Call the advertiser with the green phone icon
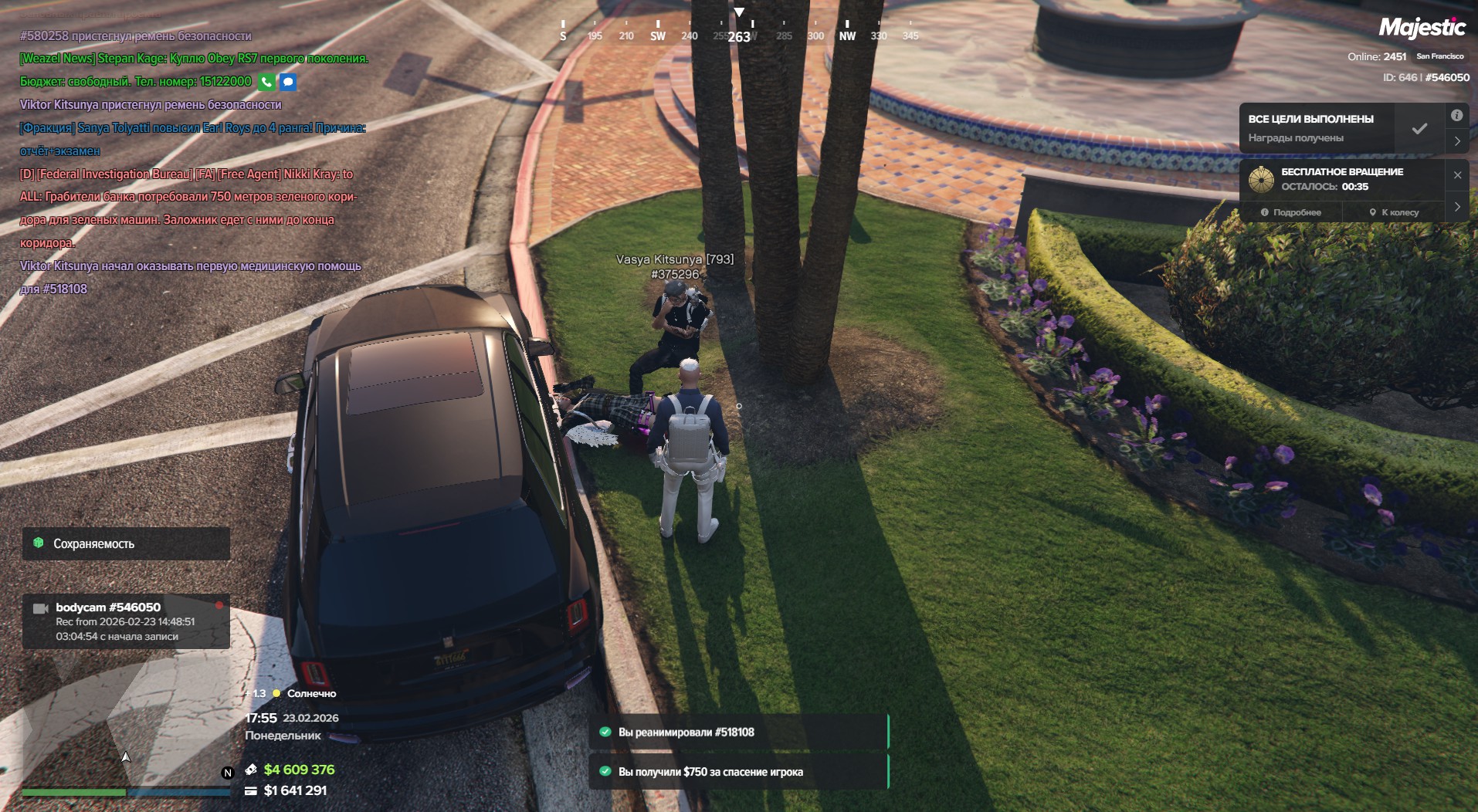The width and height of the screenshot is (1478, 812). 266,82
